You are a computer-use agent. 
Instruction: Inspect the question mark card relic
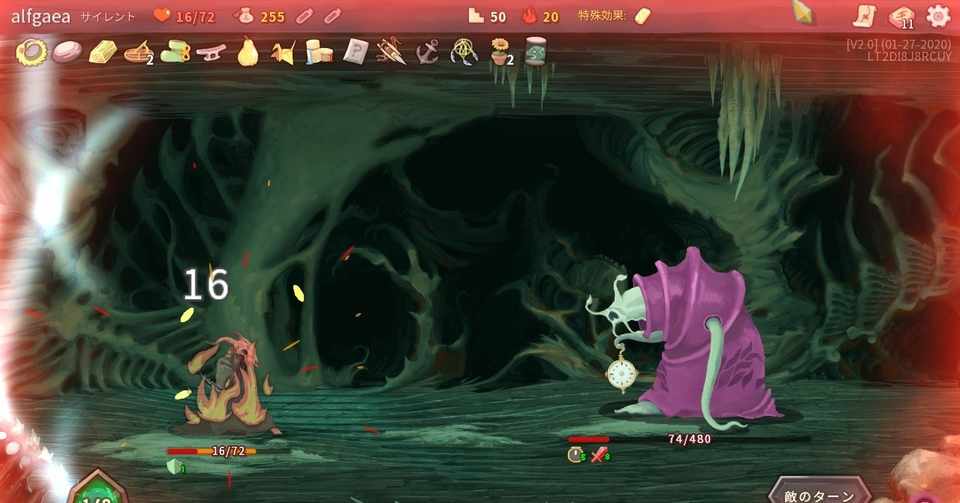[x=355, y=51]
